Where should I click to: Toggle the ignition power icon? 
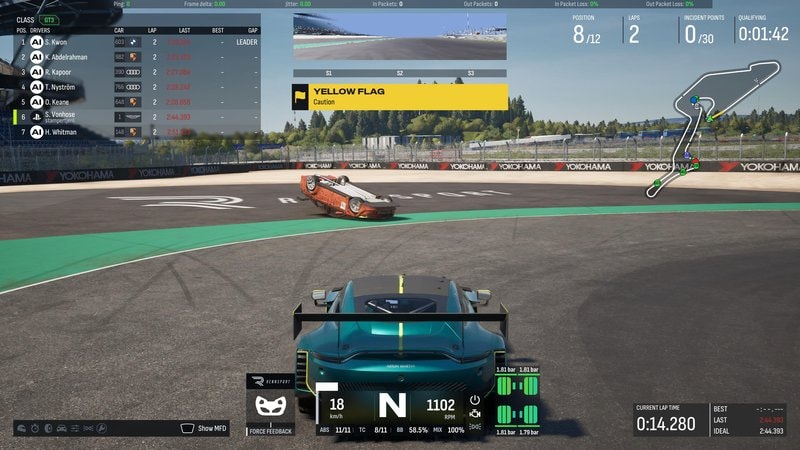(x=474, y=400)
